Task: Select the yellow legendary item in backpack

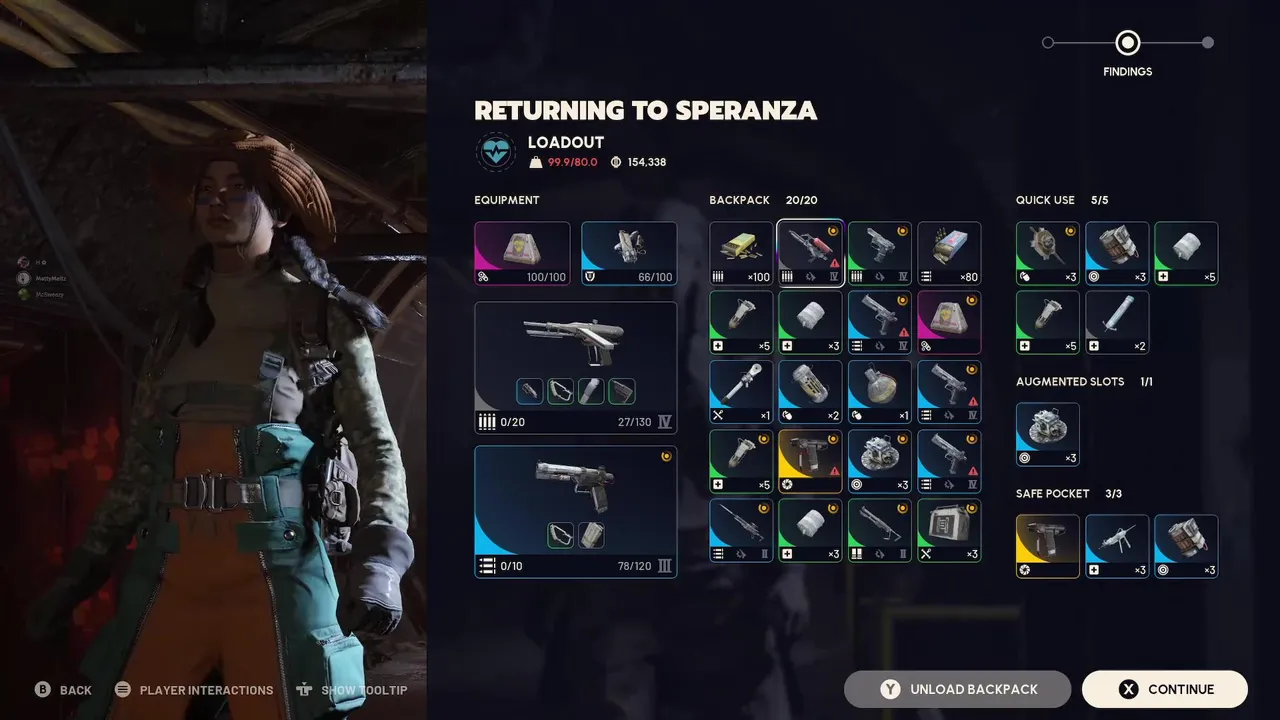Action: [x=810, y=461]
